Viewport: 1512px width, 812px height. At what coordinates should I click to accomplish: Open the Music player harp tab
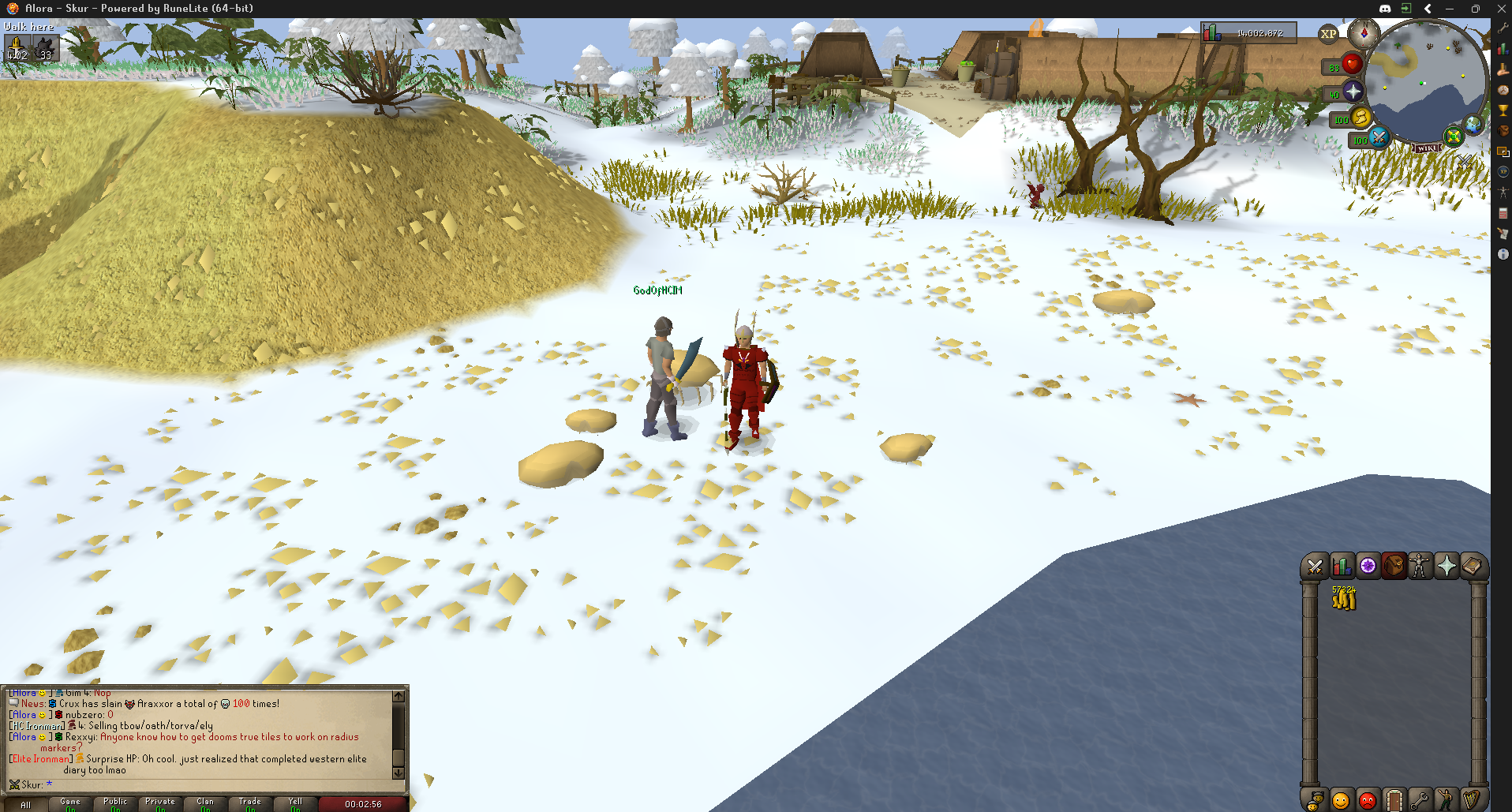(x=1473, y=799)
